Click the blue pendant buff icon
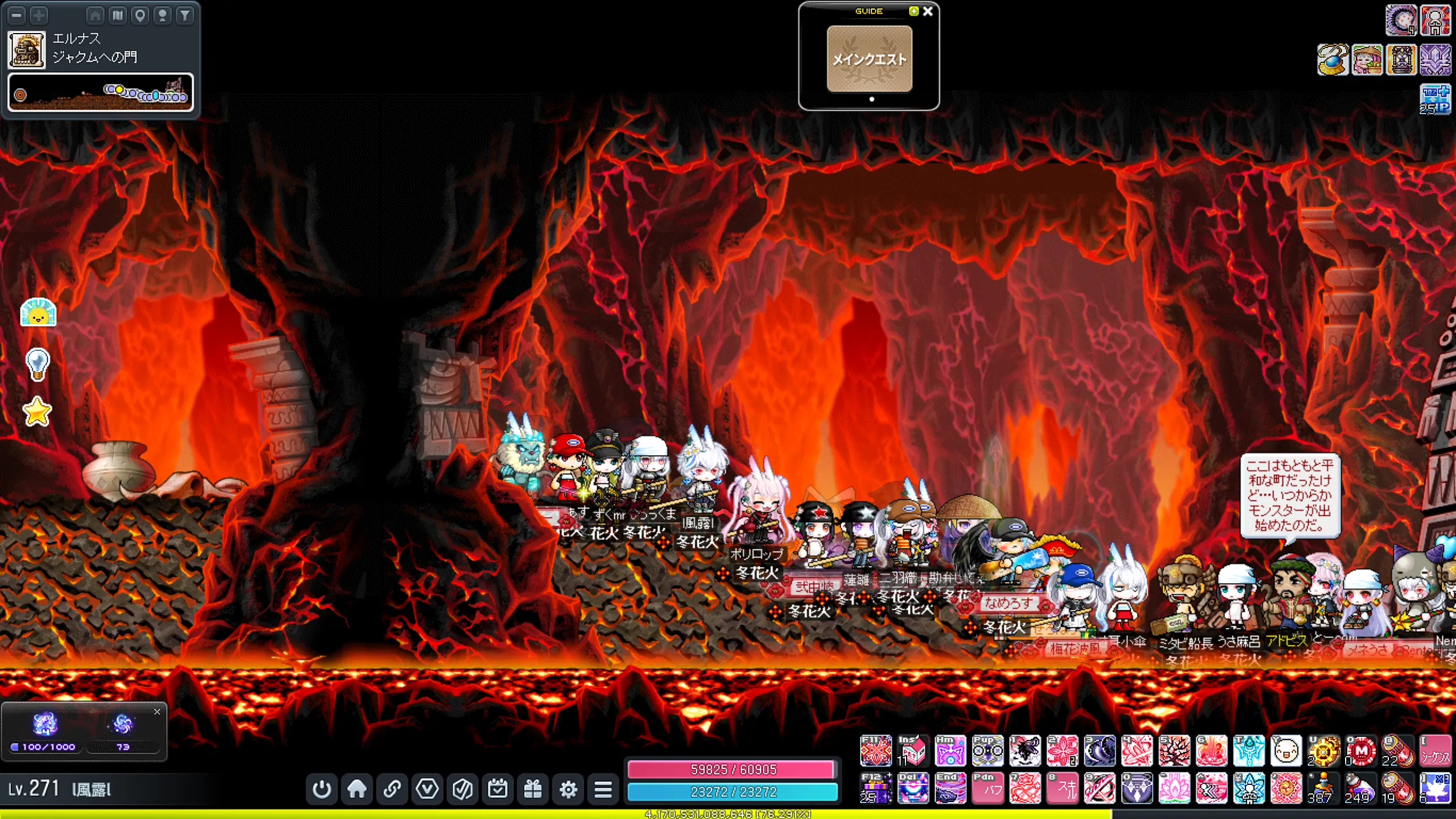This screenshot has width=1456, height=819. click(1333, 60)
